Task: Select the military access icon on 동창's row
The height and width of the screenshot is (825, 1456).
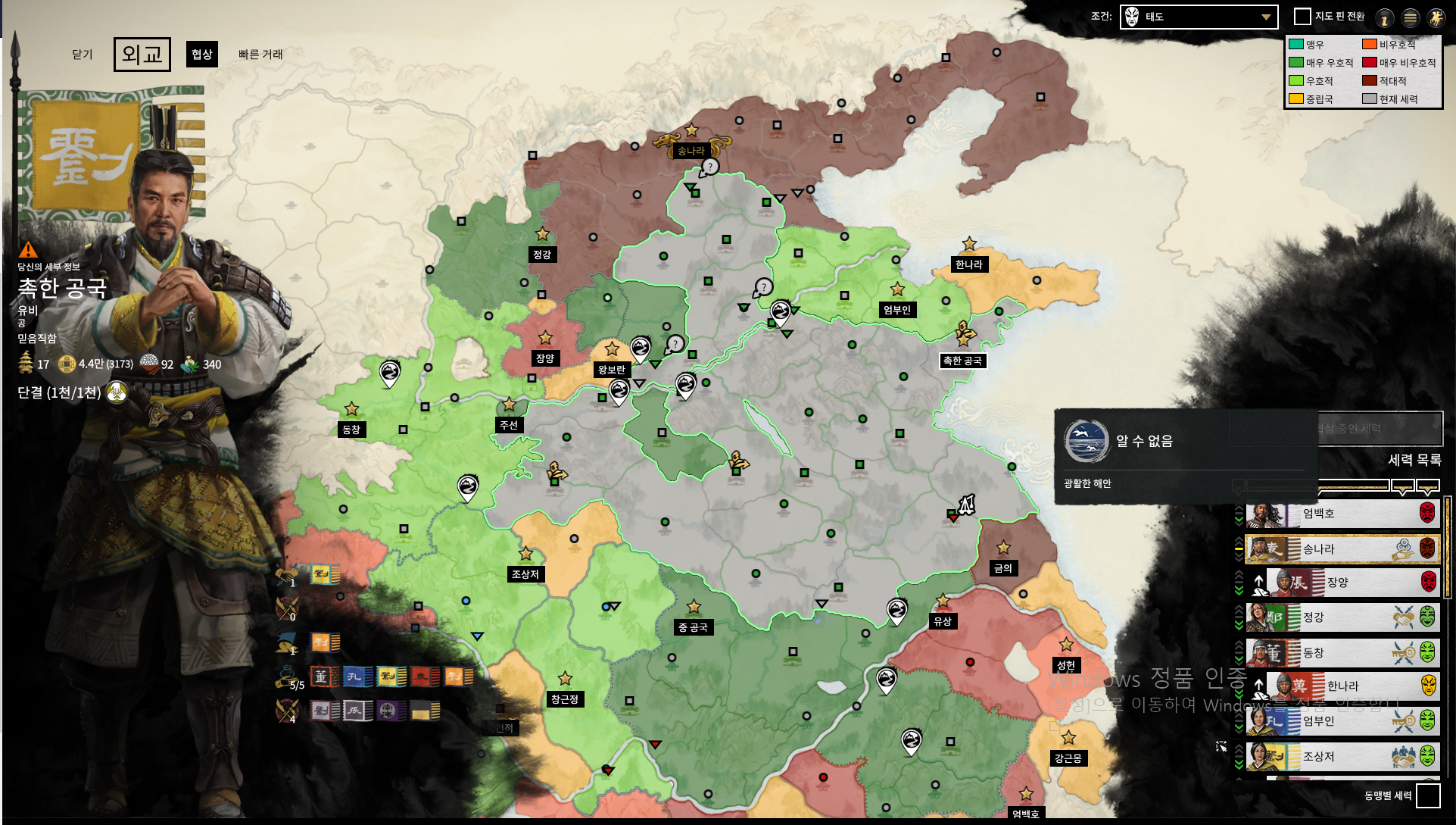Action: (x=1401, y=652)
